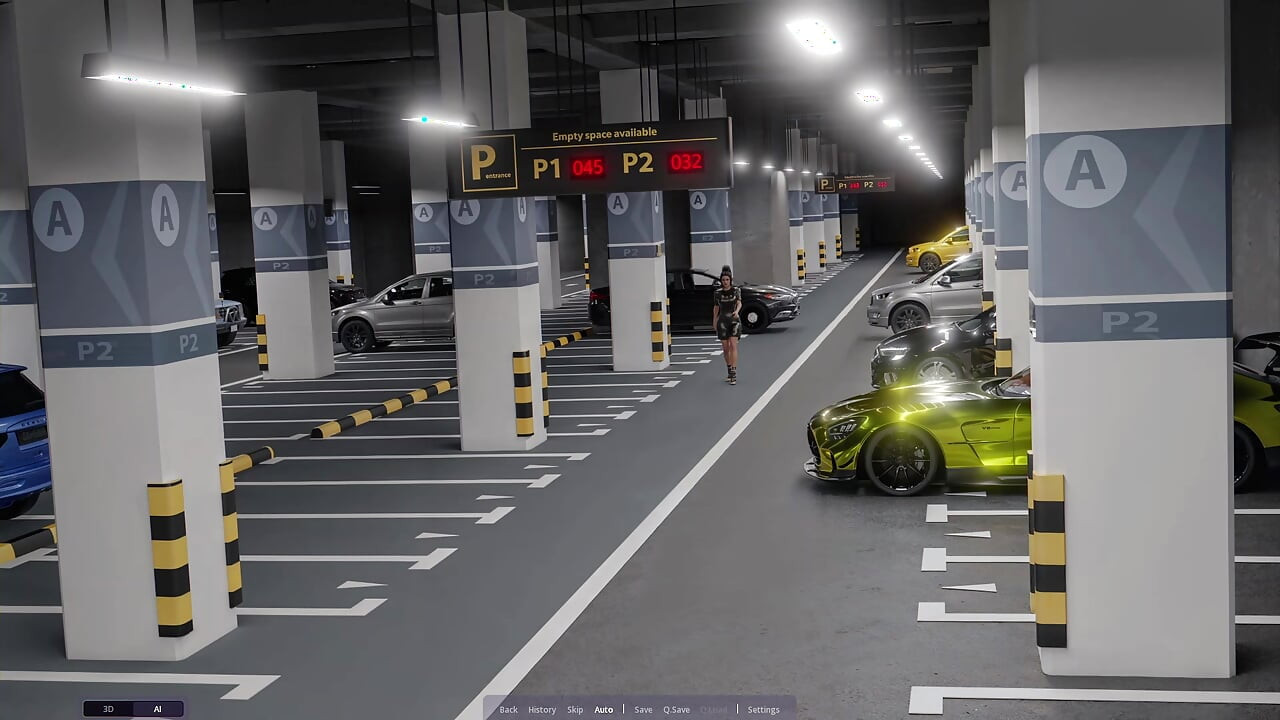Screen dimensions: 1280x720
Task: Quick load with the dimmed Q.Load button
Action: point(714,710)
